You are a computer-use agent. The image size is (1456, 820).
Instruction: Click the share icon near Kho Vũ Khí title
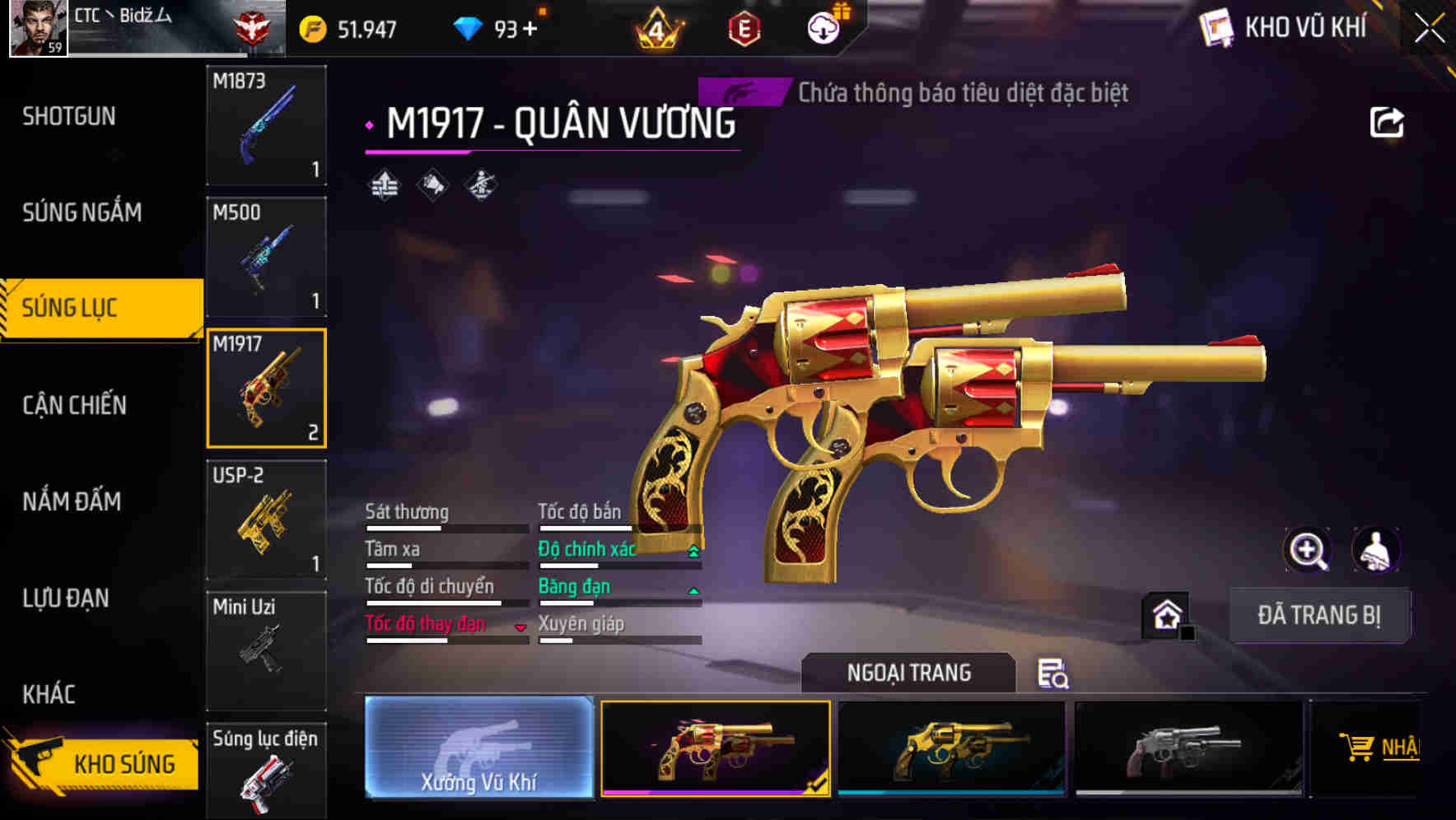(1387, 122)
